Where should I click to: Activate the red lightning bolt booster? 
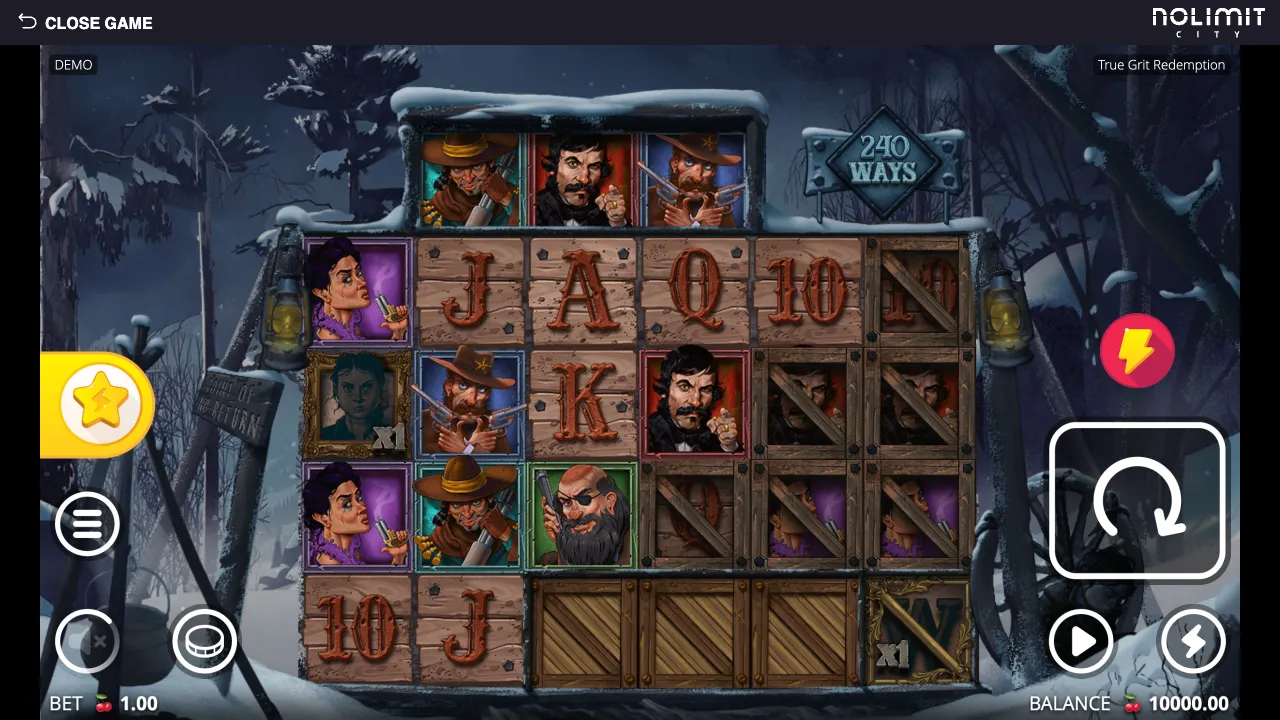coord(1137,351)
